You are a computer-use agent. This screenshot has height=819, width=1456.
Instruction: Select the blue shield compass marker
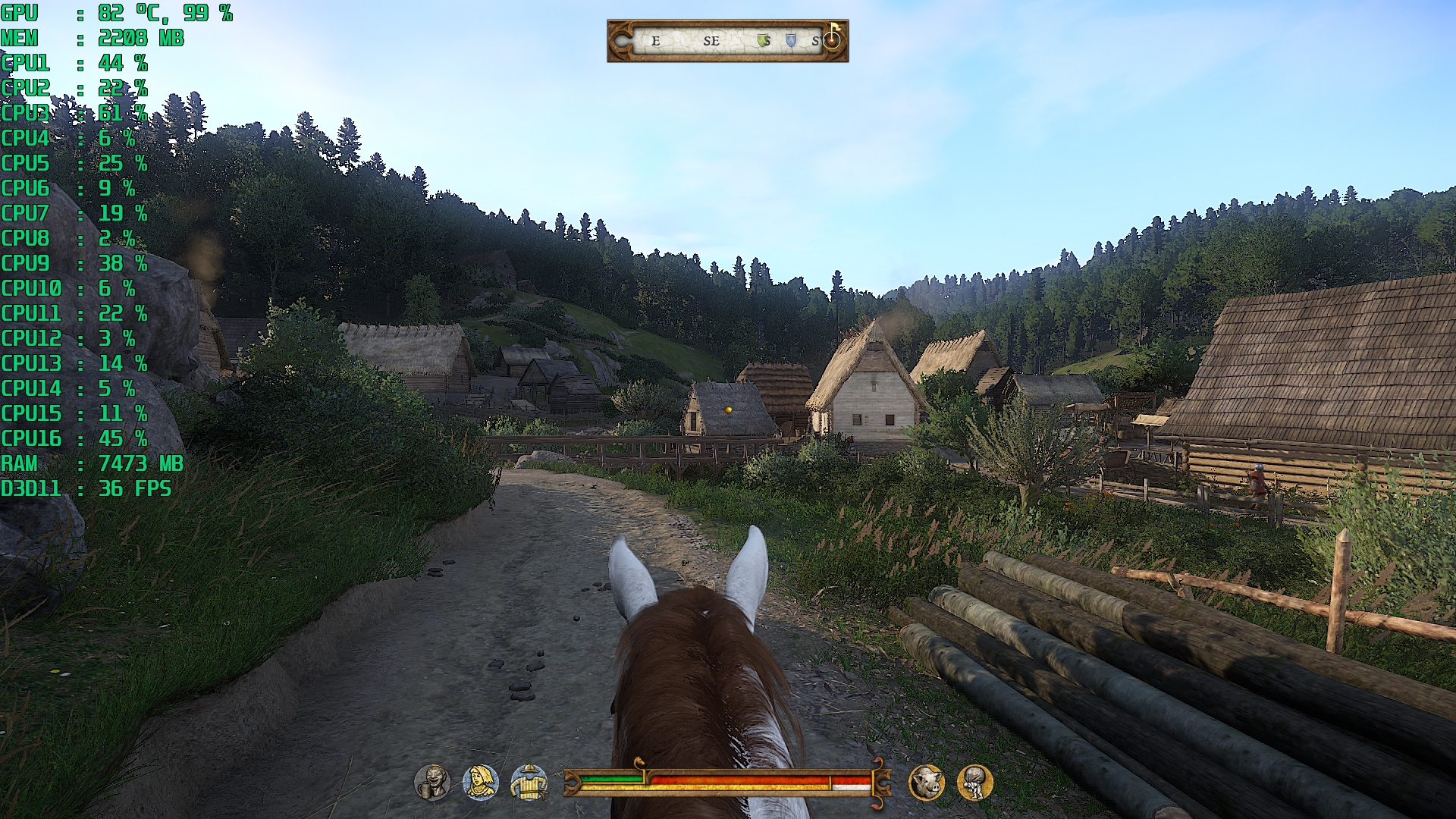[791, 40]
